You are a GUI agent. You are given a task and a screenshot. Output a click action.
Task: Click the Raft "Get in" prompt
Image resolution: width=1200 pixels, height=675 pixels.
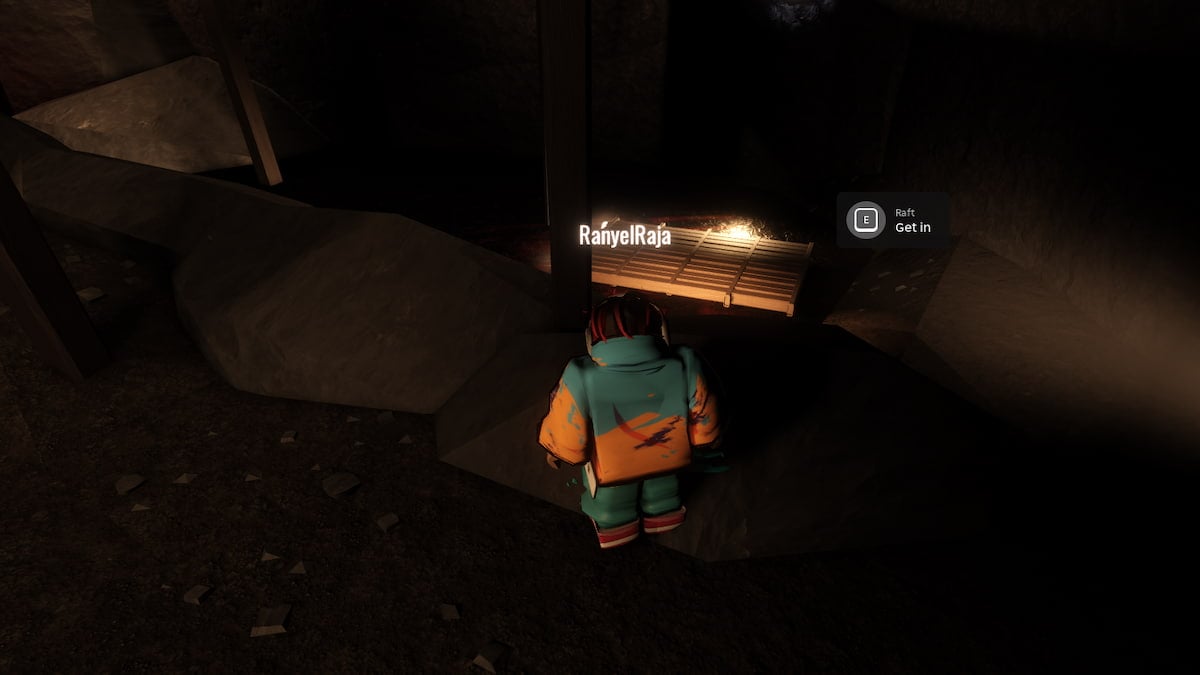click(x=893, y=220)
